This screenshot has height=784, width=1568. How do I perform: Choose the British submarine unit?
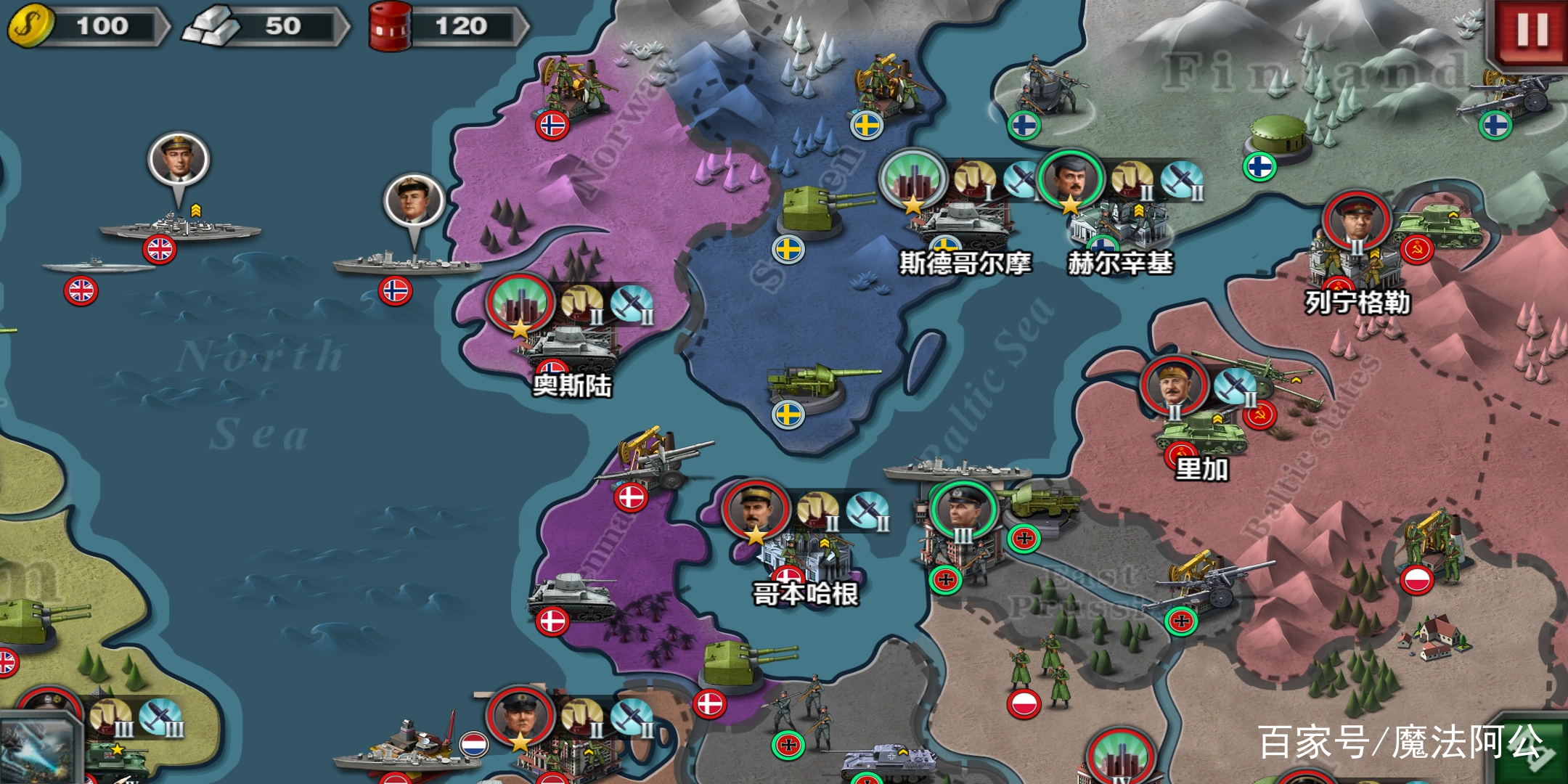[x=98, y=267]
